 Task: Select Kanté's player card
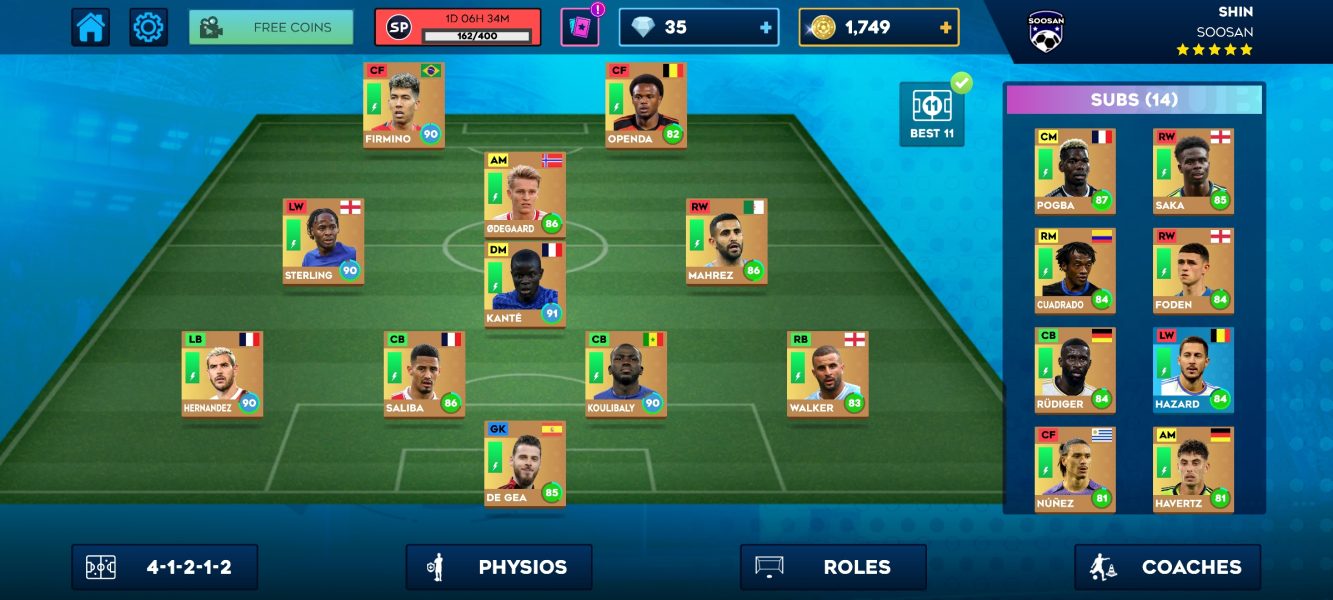pyautogui.click(x=525, y=284)
